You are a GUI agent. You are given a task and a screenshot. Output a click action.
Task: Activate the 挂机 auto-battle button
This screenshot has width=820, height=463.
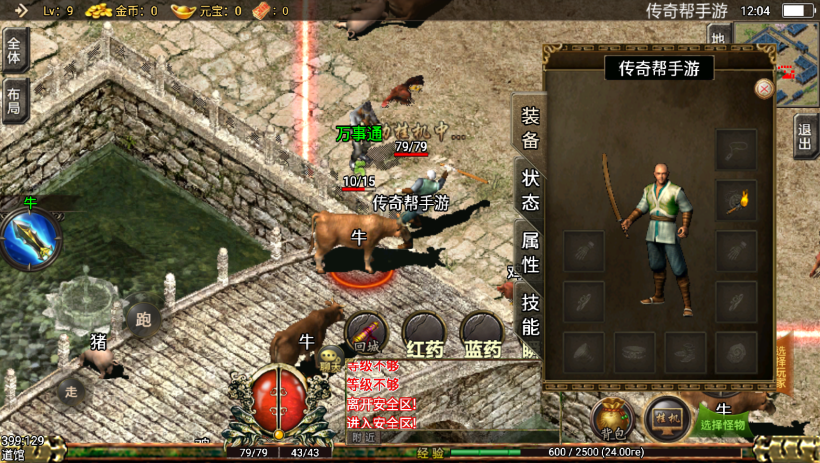click(667, 418)
